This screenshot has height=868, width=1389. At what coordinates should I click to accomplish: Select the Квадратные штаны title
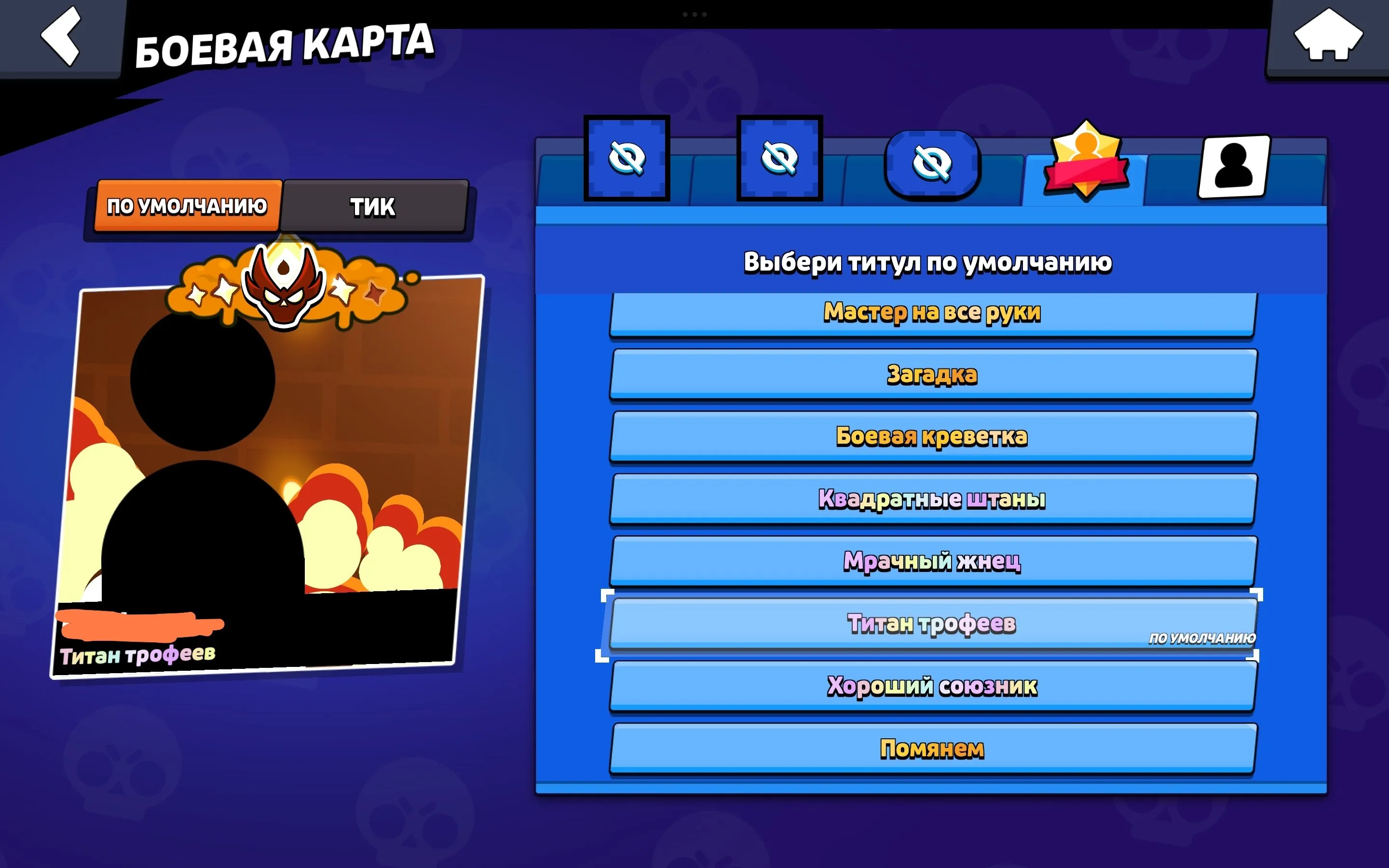click(x=932, y=500)
